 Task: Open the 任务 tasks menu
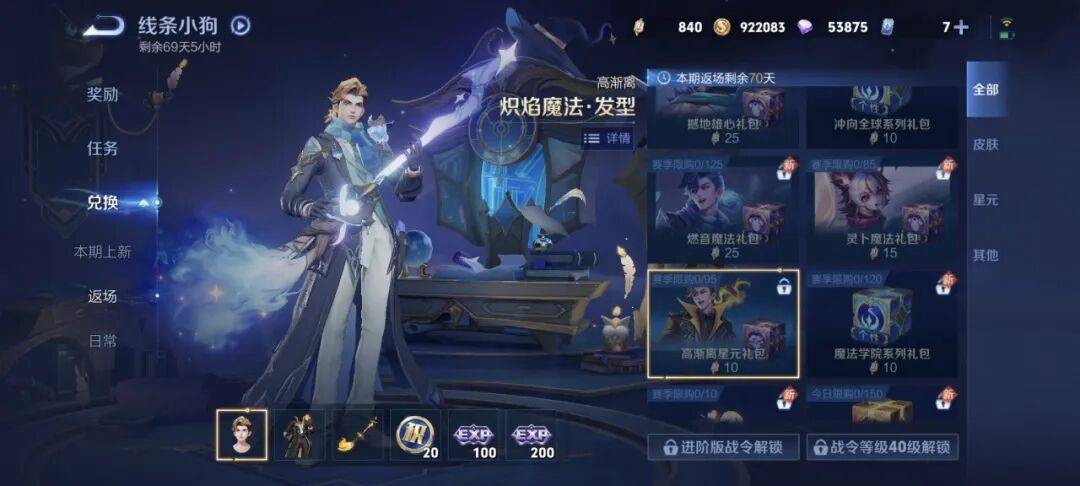pos(102,149)
